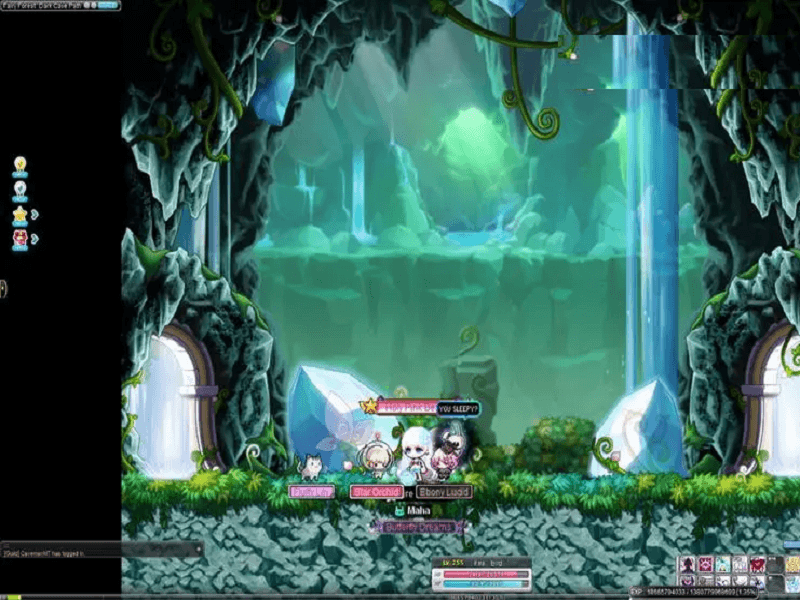
Task: Click the yellow lightbulb quest notifier icon
Action: click(x=19, y=164)
